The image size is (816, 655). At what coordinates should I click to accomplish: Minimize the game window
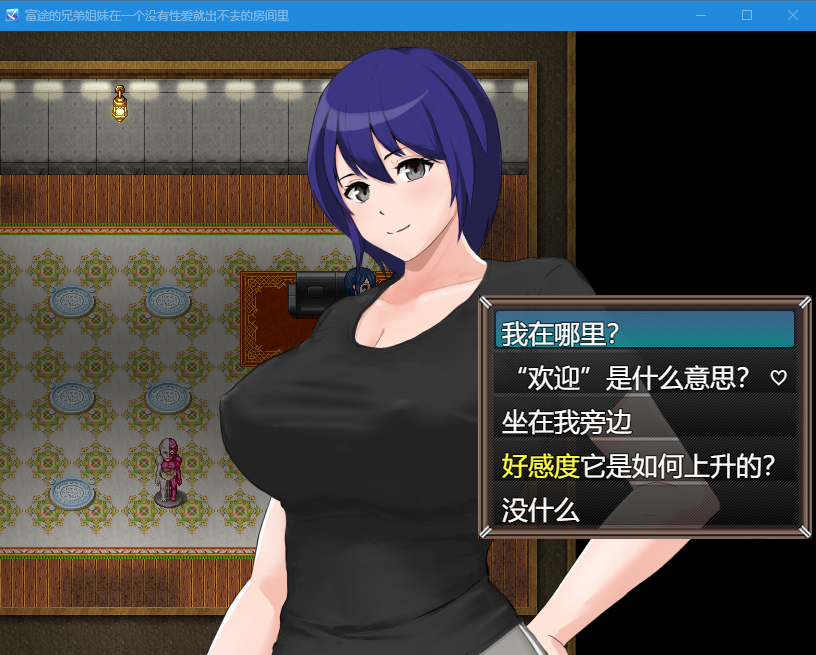tap(701, 15)
